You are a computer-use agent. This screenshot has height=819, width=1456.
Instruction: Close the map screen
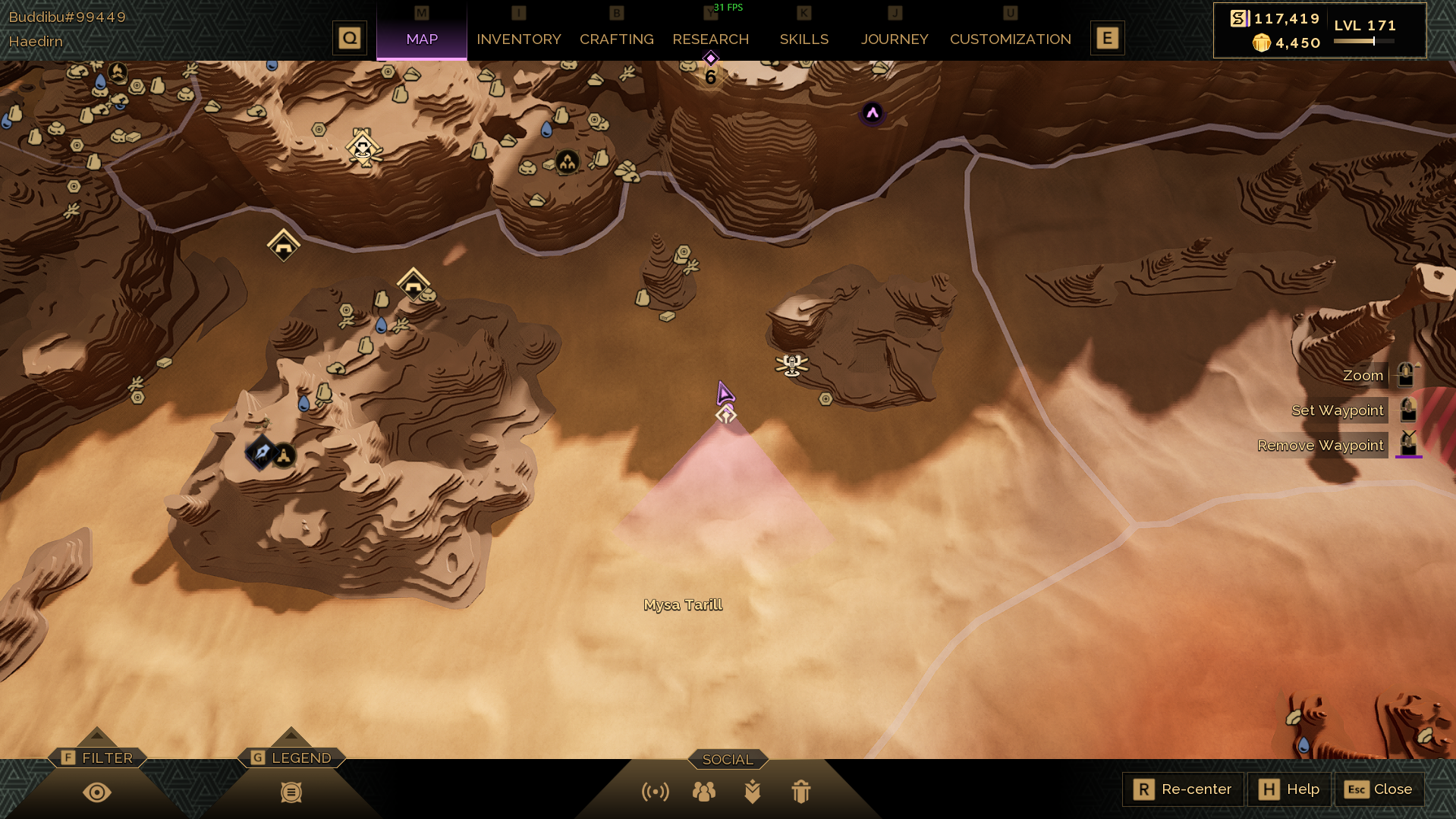pyautogui.click(x=1379, y=789)
